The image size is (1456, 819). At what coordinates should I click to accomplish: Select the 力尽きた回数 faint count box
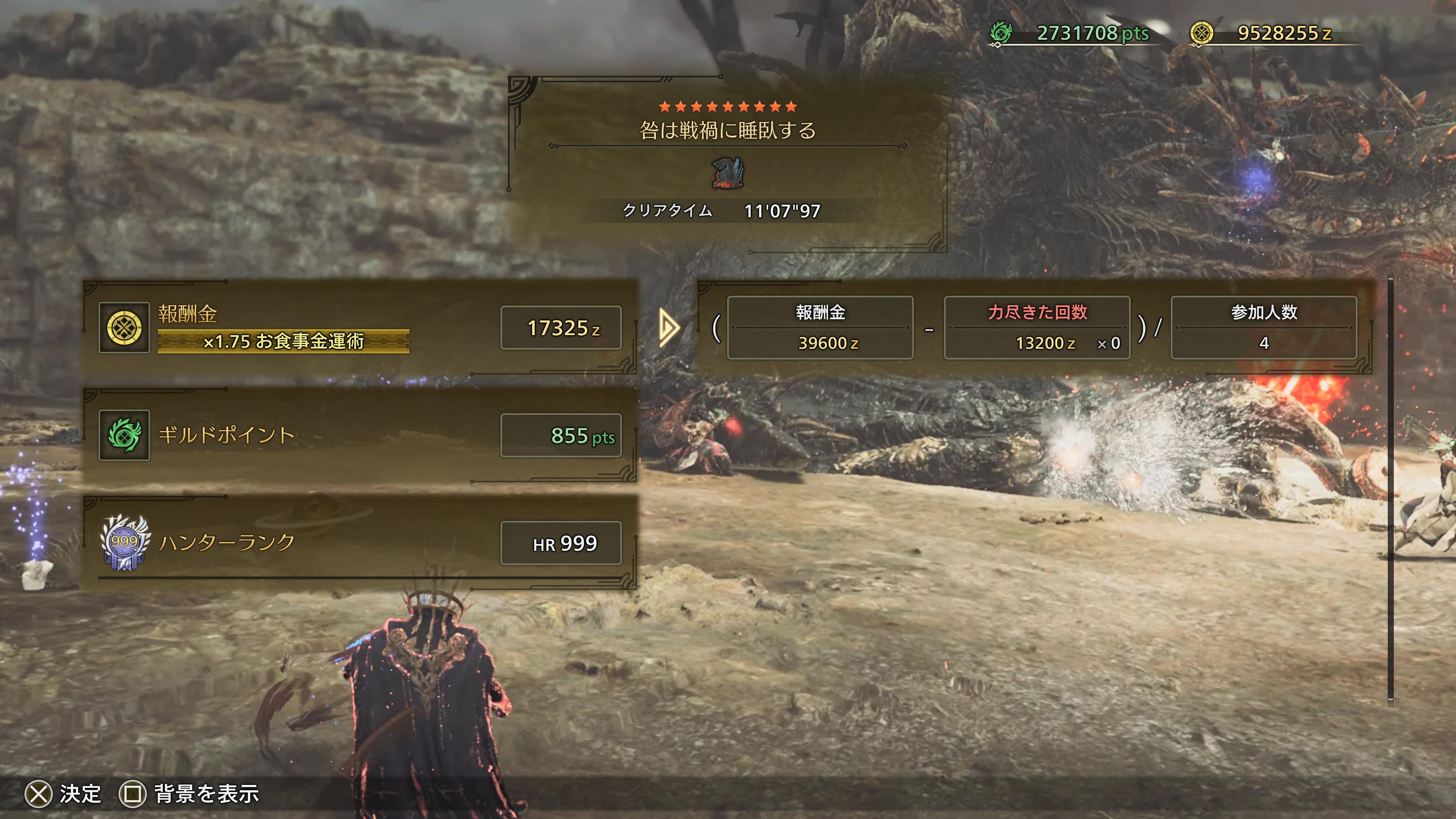pos(1037,328)
